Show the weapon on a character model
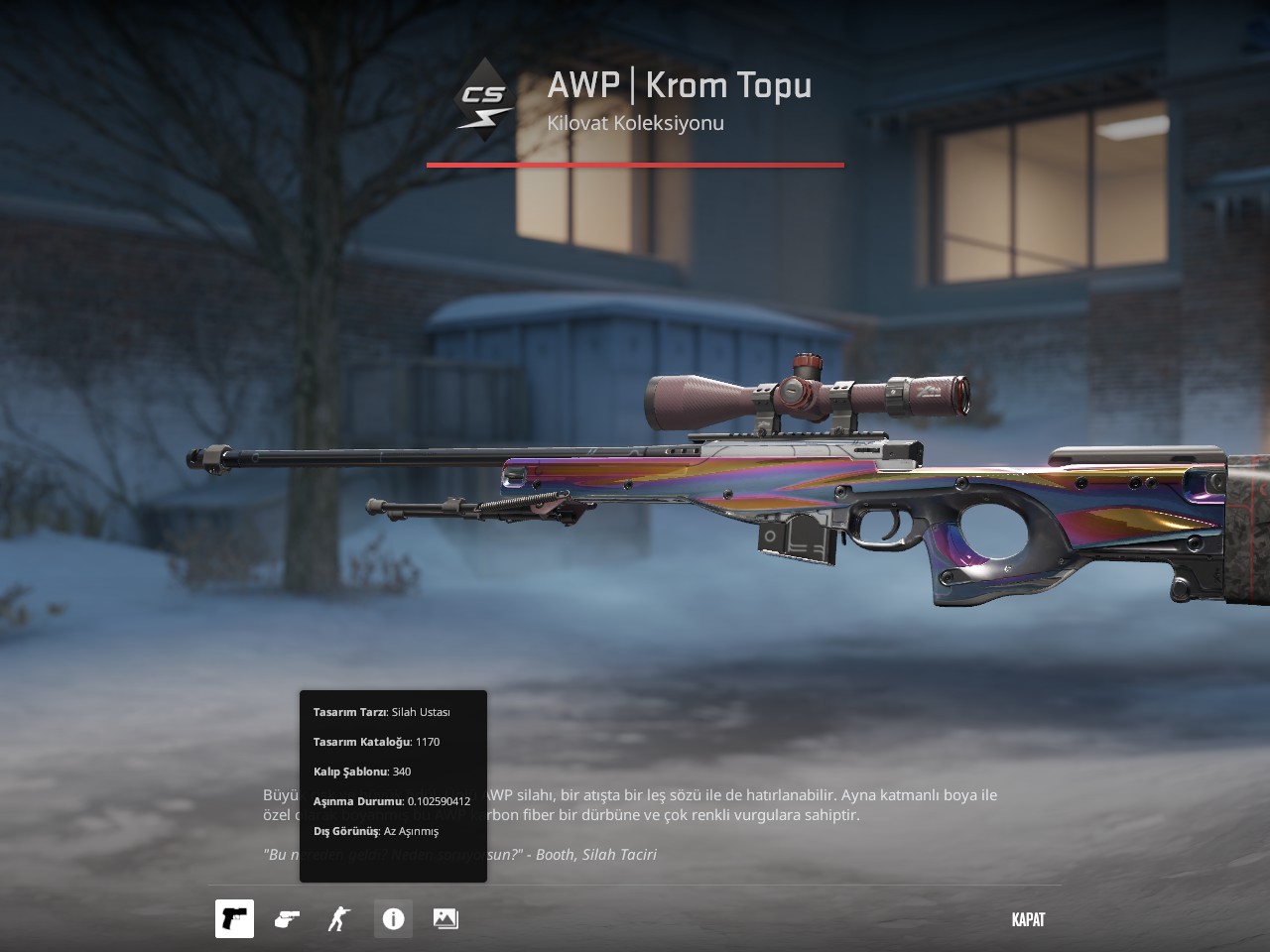Viewport: 1270px width, 952px height. [x=339, y=919]
